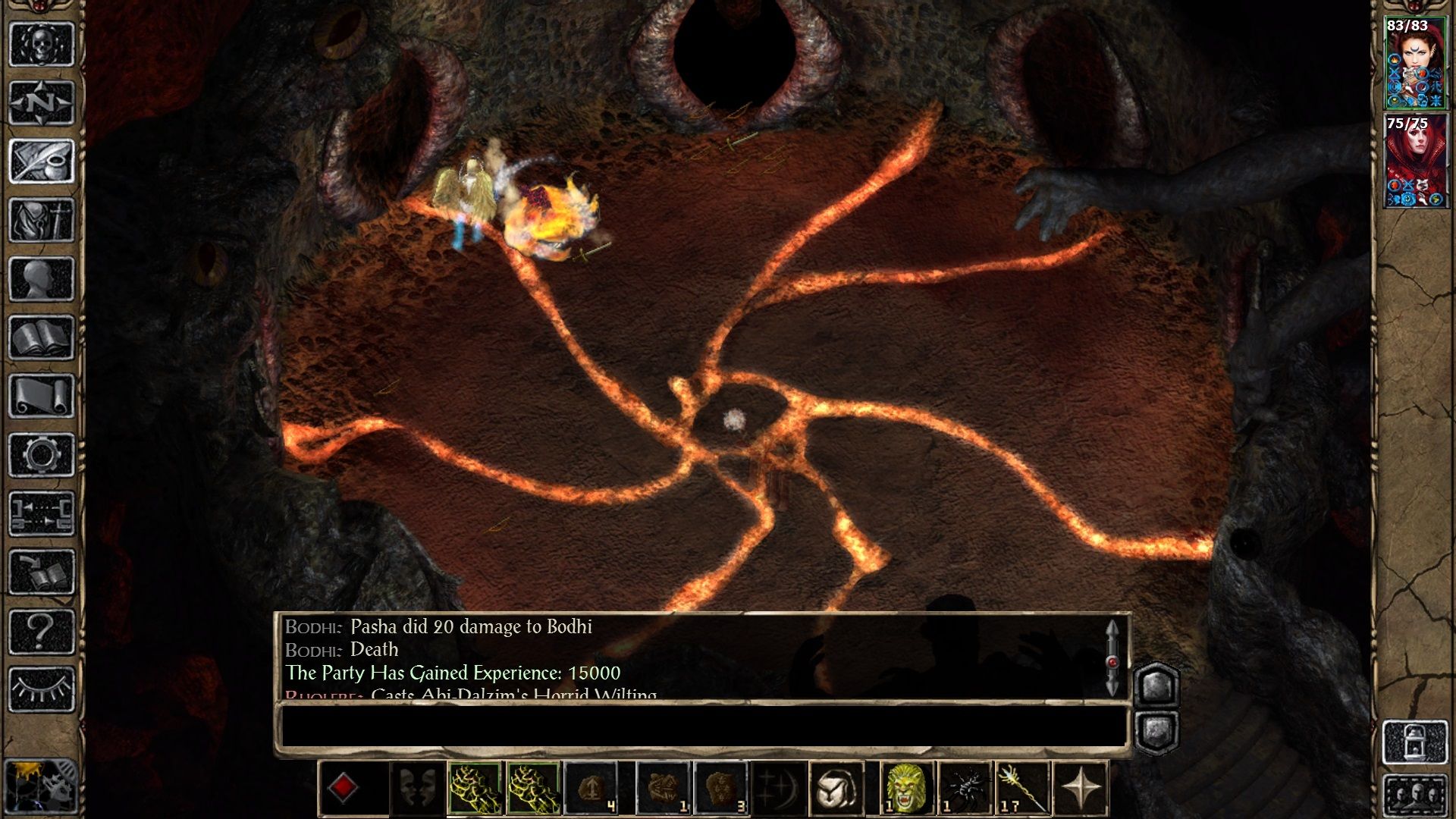Open the skull return-to-game button

pyautogui.click(x=41, y=44)
